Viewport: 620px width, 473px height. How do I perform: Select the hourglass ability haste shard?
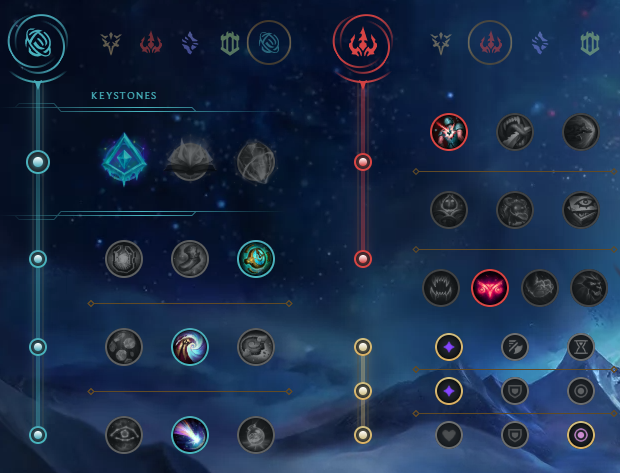click(x=581, y=347)
